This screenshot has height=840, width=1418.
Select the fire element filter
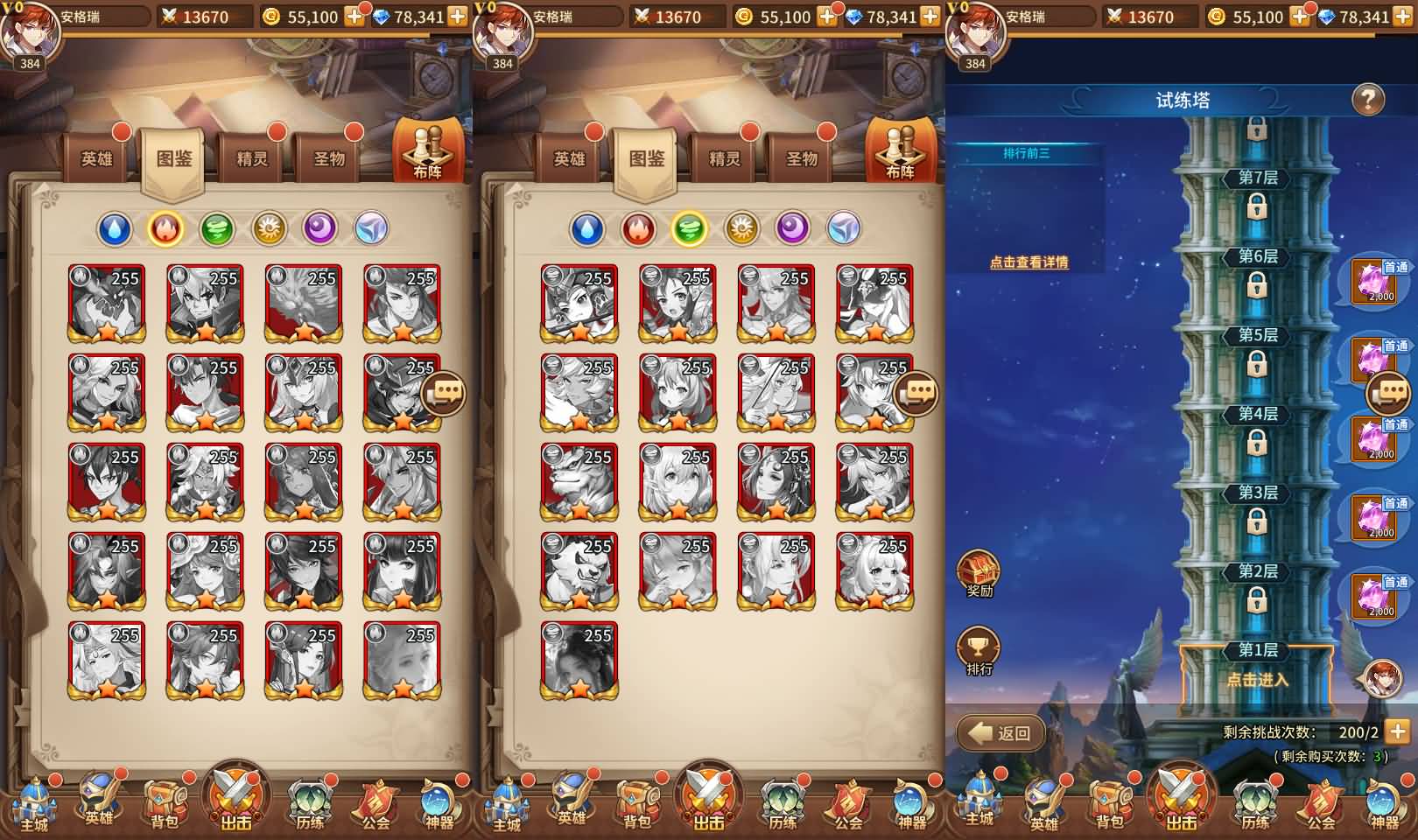pos(167,229)
